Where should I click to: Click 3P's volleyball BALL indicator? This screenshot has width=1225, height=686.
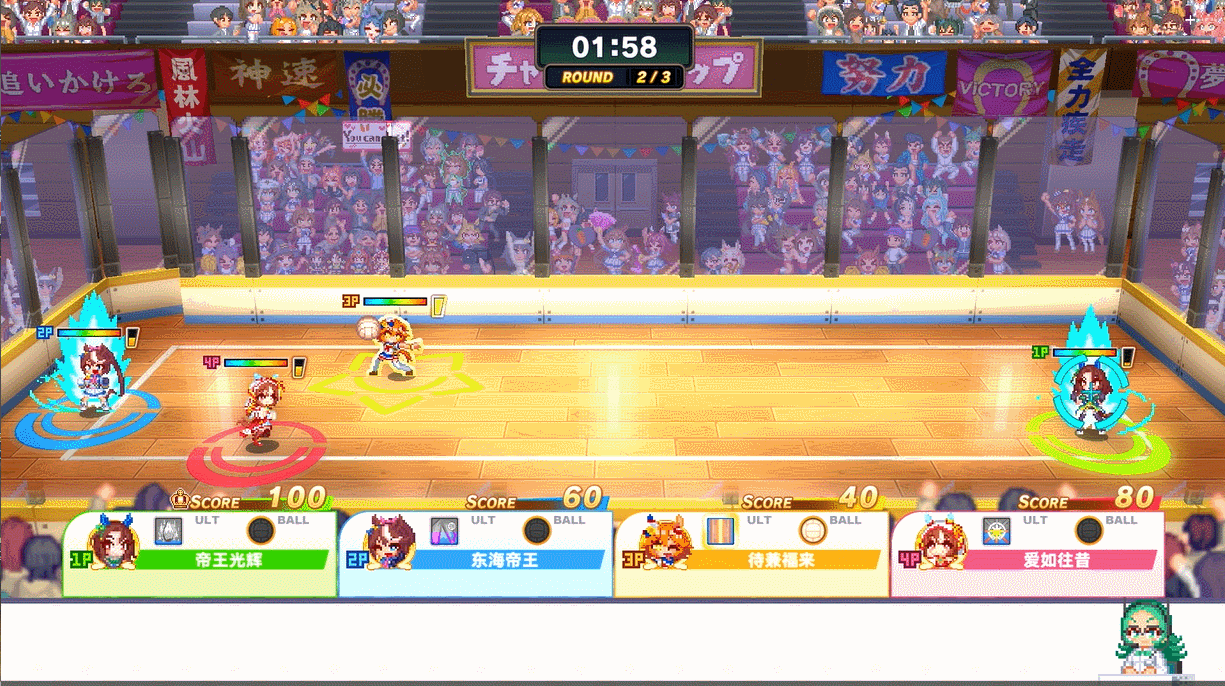coord(813,530)
